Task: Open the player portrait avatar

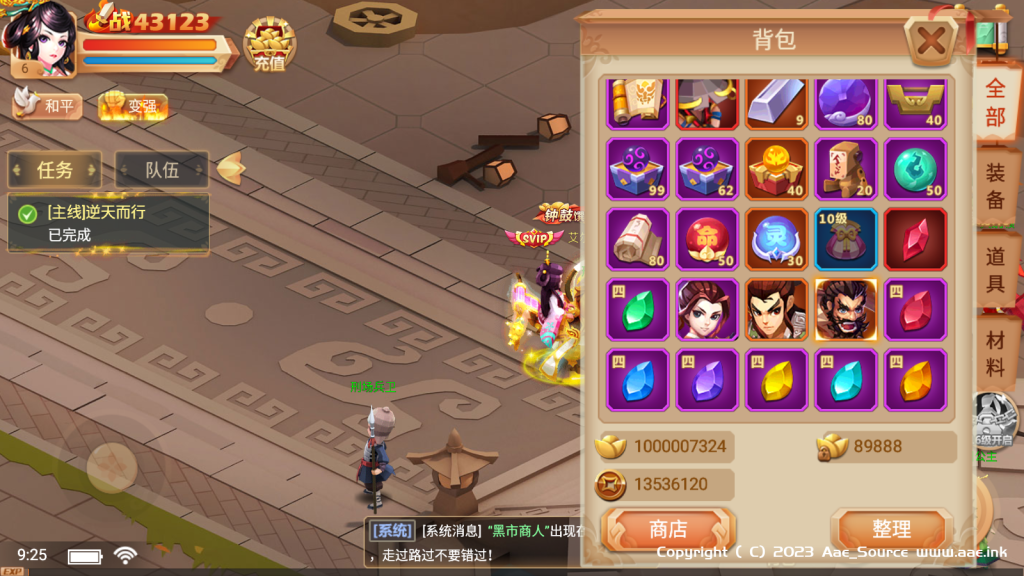Action: [40, 38]
